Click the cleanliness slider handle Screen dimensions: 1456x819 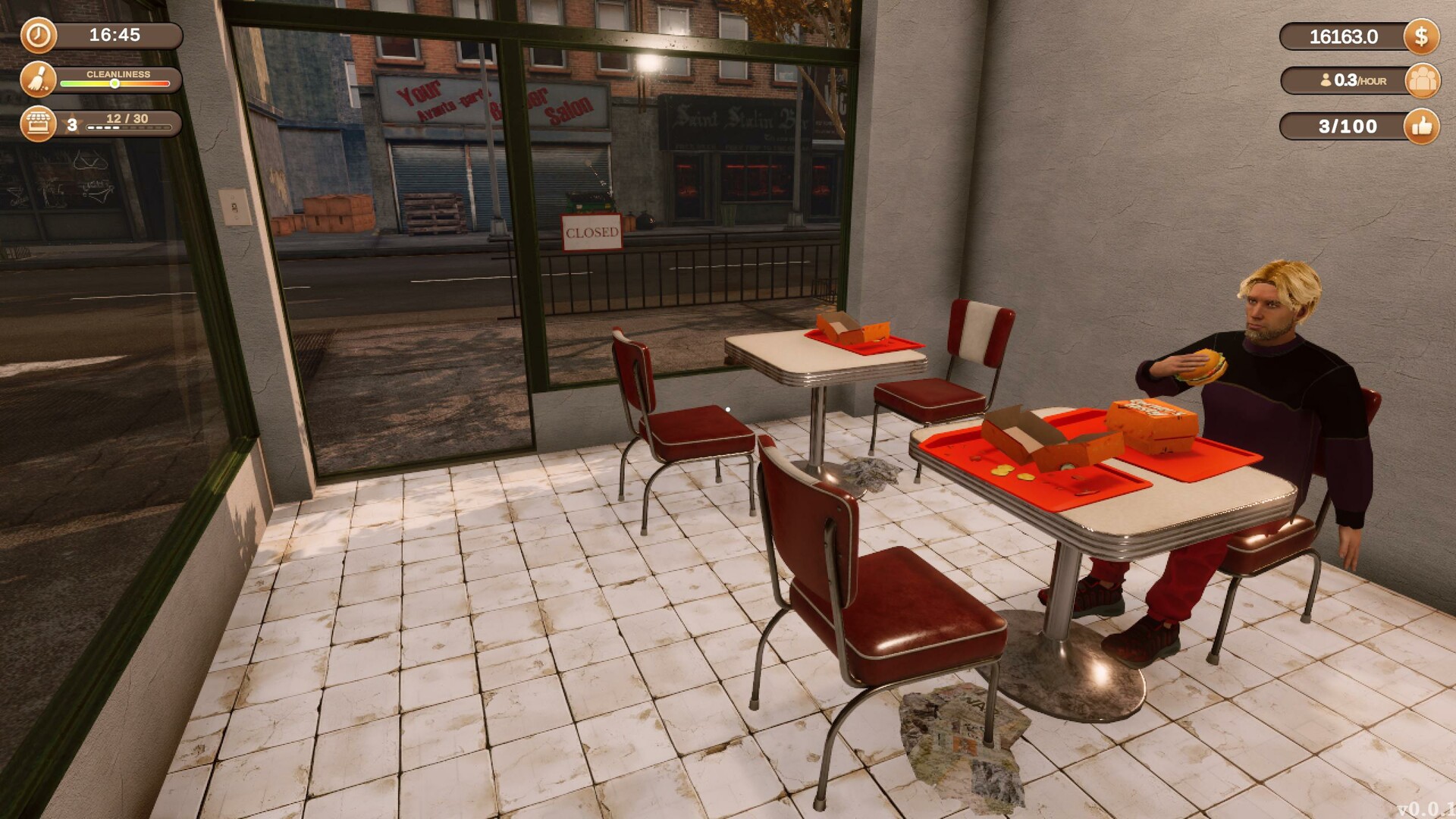tap(115, 85)
